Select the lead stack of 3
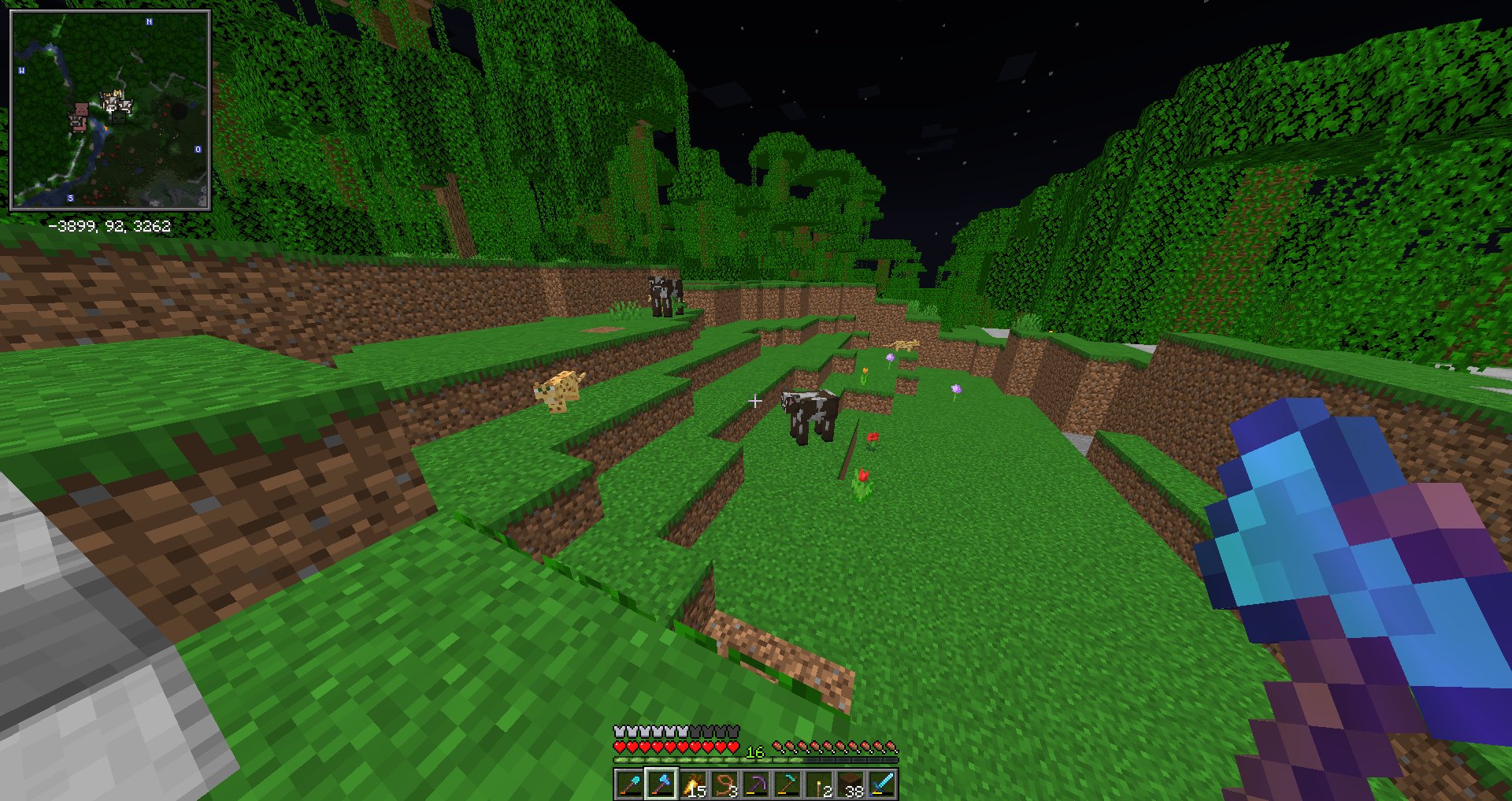This screenshot has width=1512, height=801. (724, 784)
